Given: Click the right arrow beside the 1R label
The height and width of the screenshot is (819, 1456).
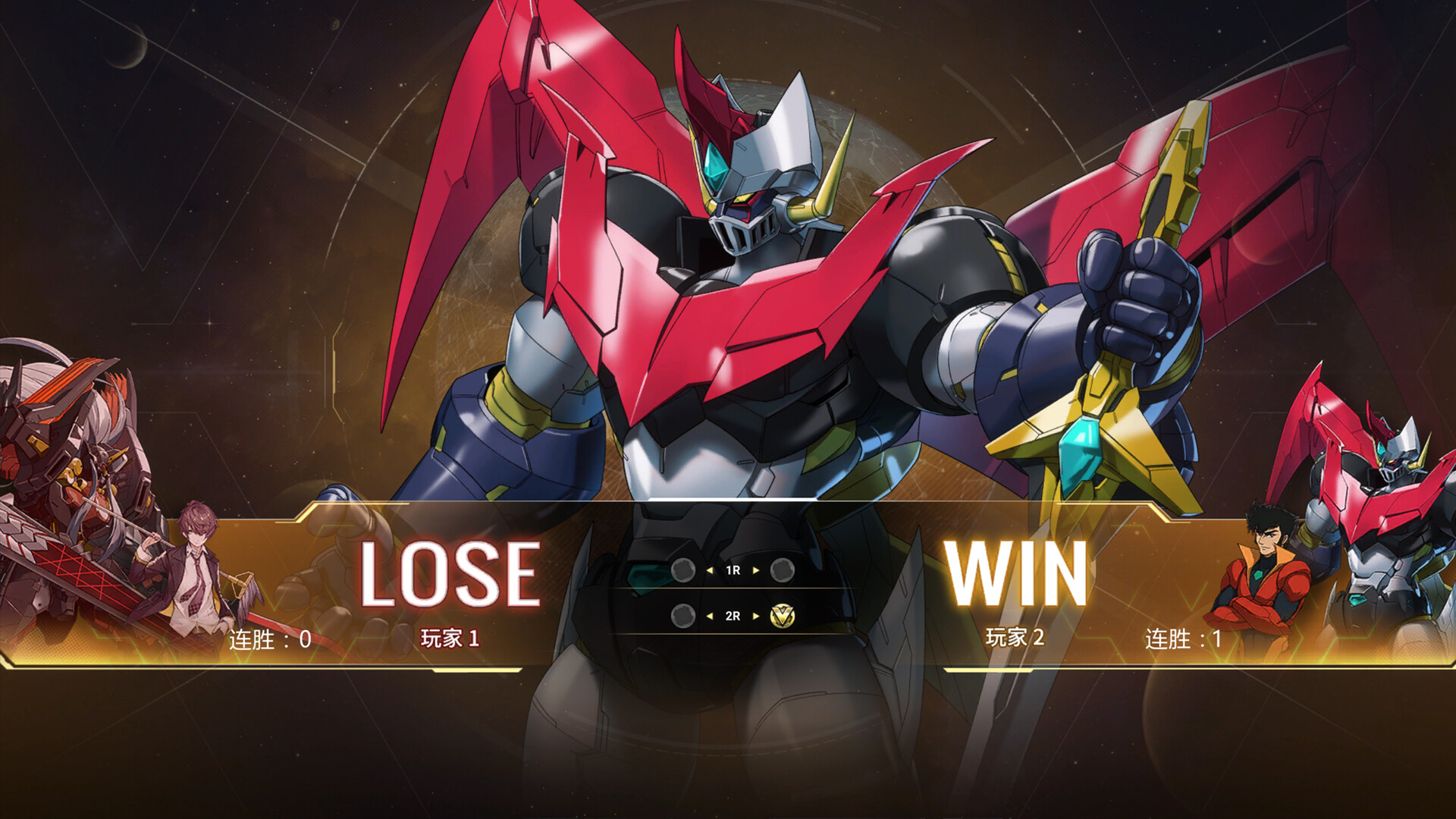Looking at the screenshot, I should point(755,571).
